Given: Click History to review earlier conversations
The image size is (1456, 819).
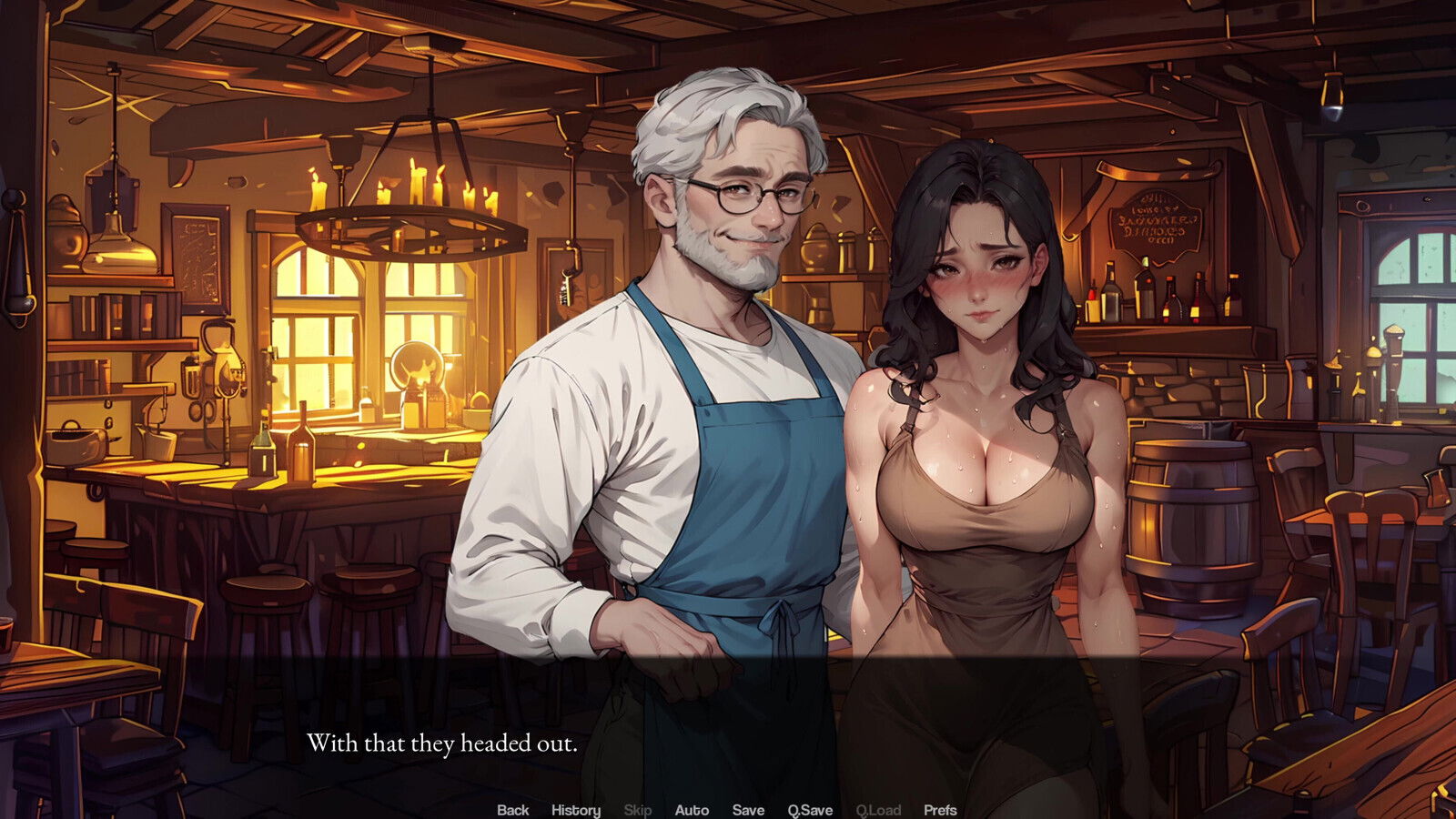Looking at the screenshot, I should pos(575,809).
